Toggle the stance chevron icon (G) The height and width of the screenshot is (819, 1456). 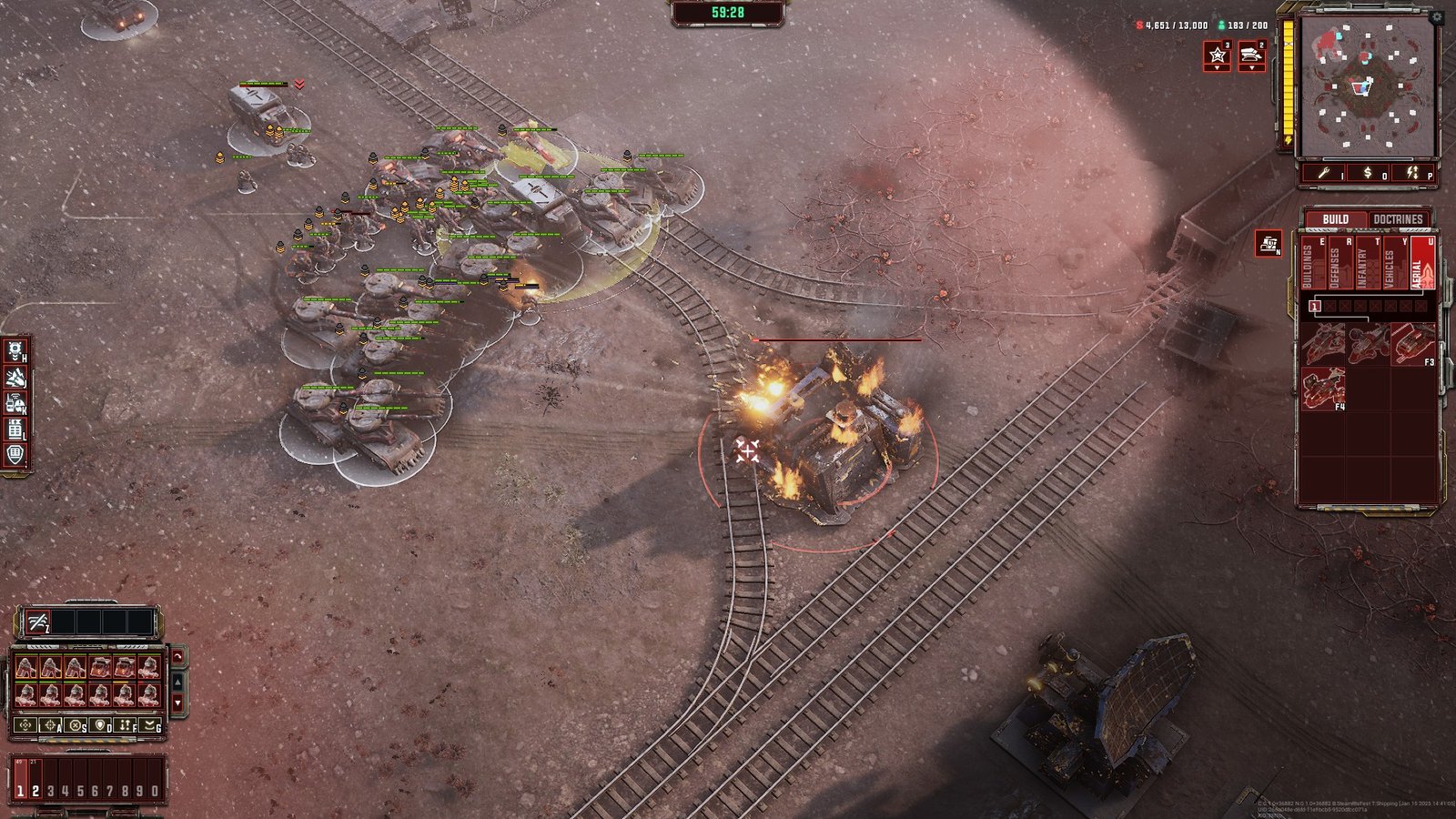(x=149, y=724)
